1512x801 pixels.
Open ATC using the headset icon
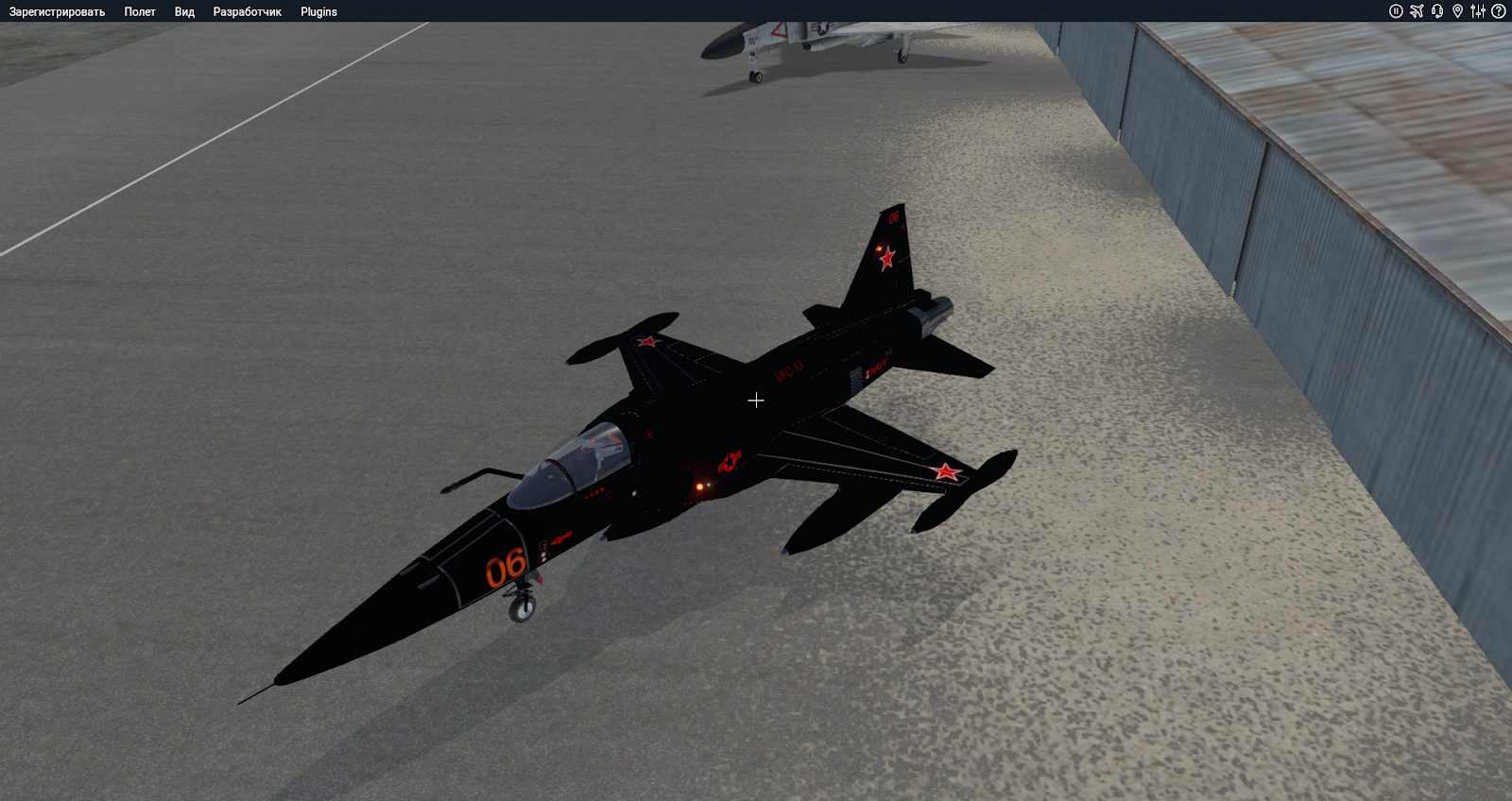(x=1437, y=11)
